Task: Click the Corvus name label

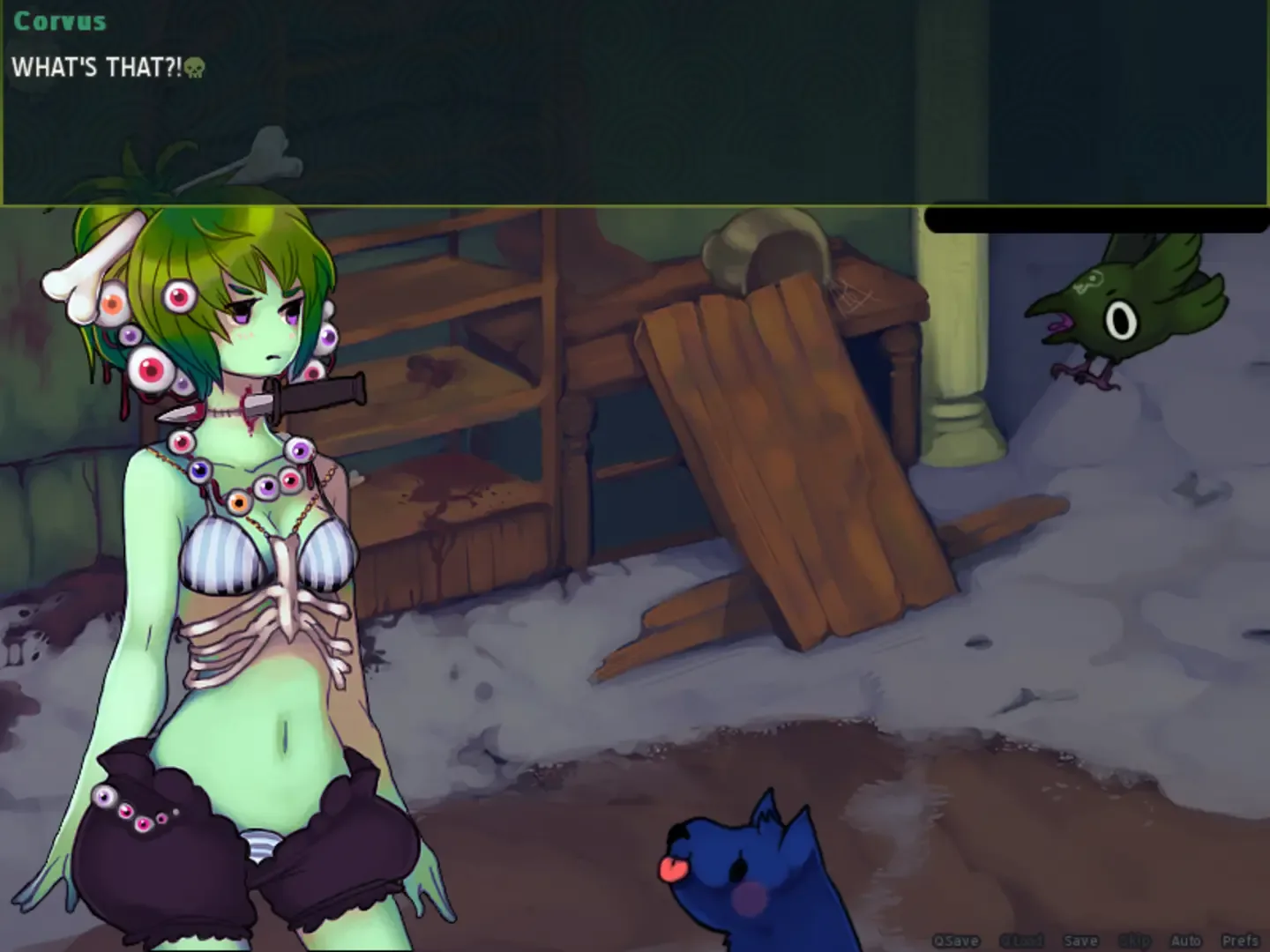Action: [x=59, y=19]
